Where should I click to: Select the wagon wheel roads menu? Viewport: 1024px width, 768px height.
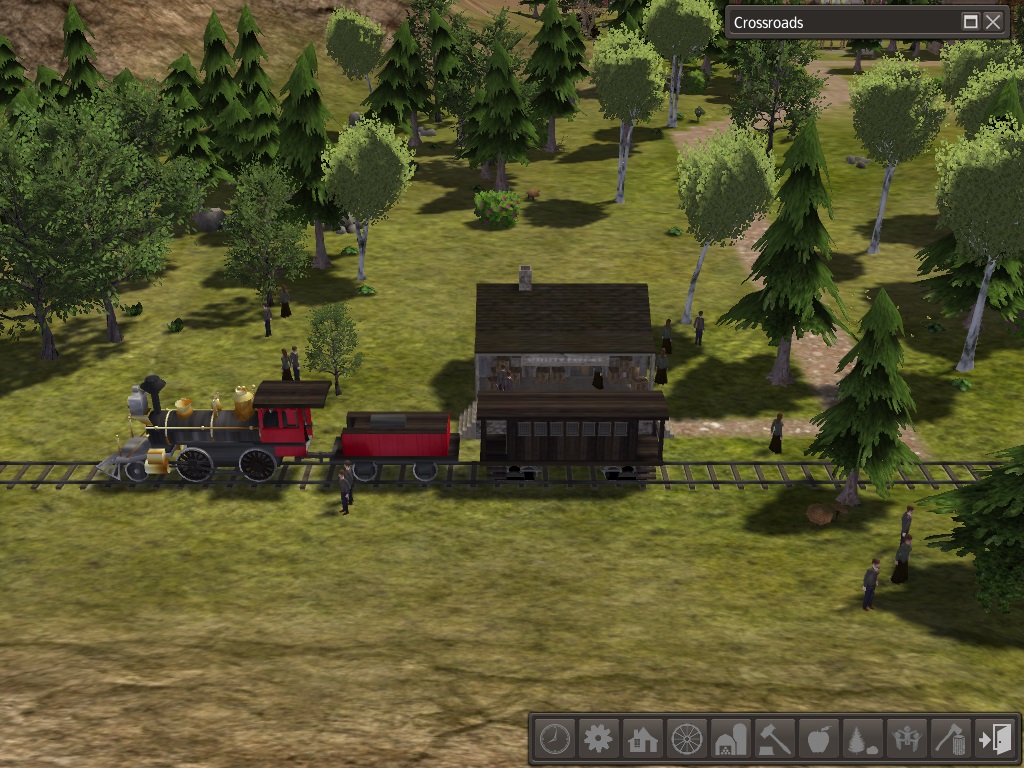click(x=687, y=739)
